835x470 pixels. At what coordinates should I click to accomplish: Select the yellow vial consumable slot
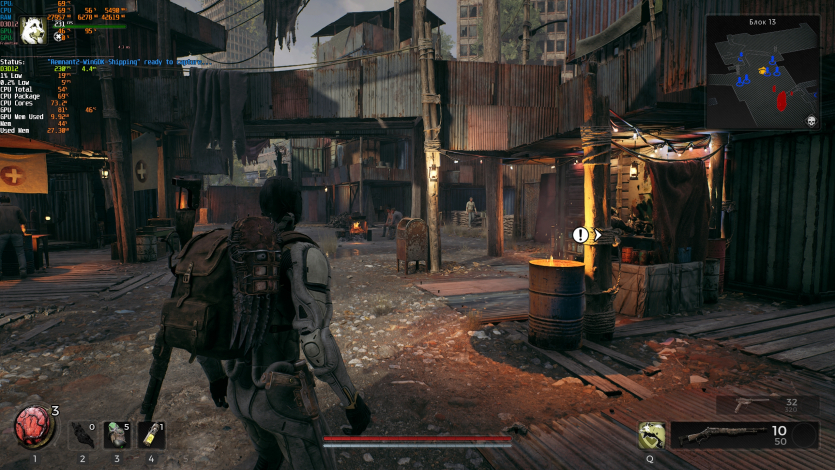click(151, 434)
